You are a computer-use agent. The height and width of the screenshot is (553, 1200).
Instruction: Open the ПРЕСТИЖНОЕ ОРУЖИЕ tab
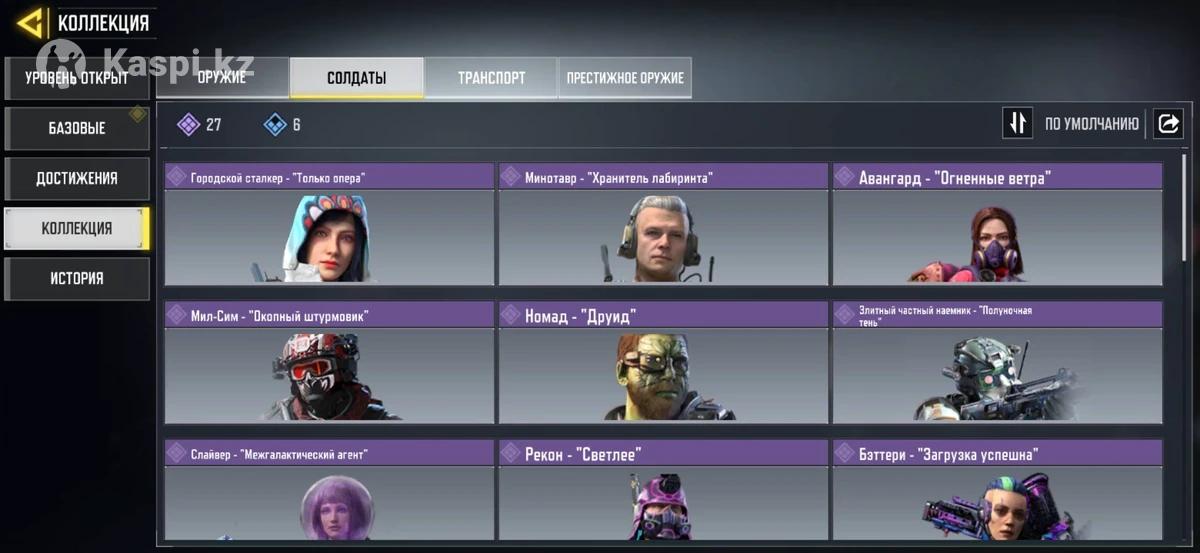tap(625, 77)
